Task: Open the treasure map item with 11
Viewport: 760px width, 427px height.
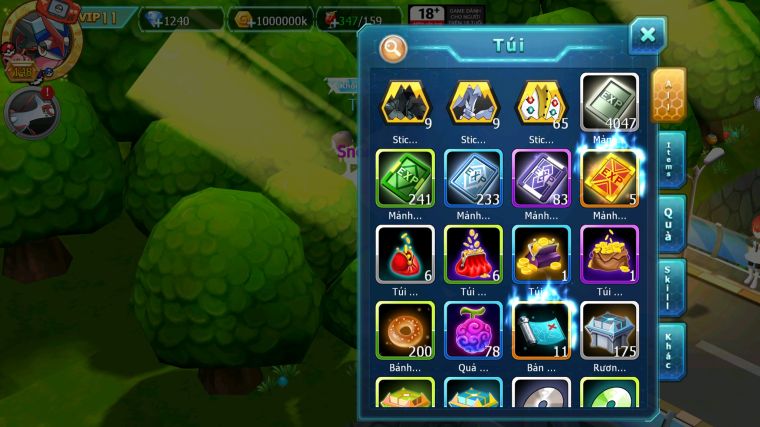Action: [x=541, y=330]
